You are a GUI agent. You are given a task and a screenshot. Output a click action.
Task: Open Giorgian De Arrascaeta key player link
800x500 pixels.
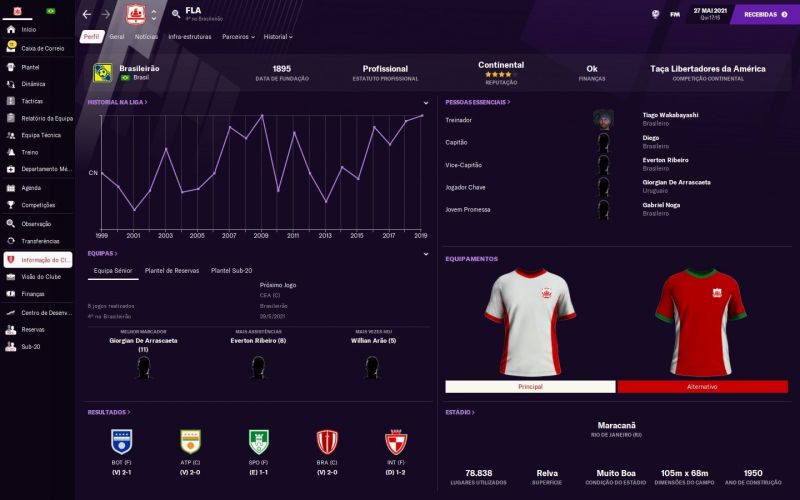(x=676, y=182)
